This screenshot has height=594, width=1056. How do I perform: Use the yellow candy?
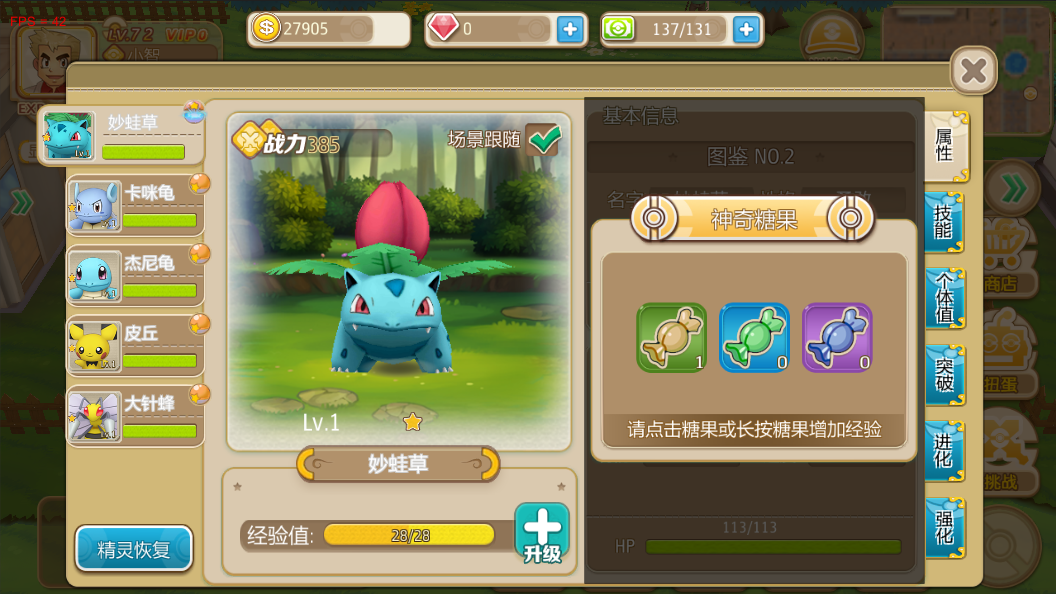[x=671, y=338]
